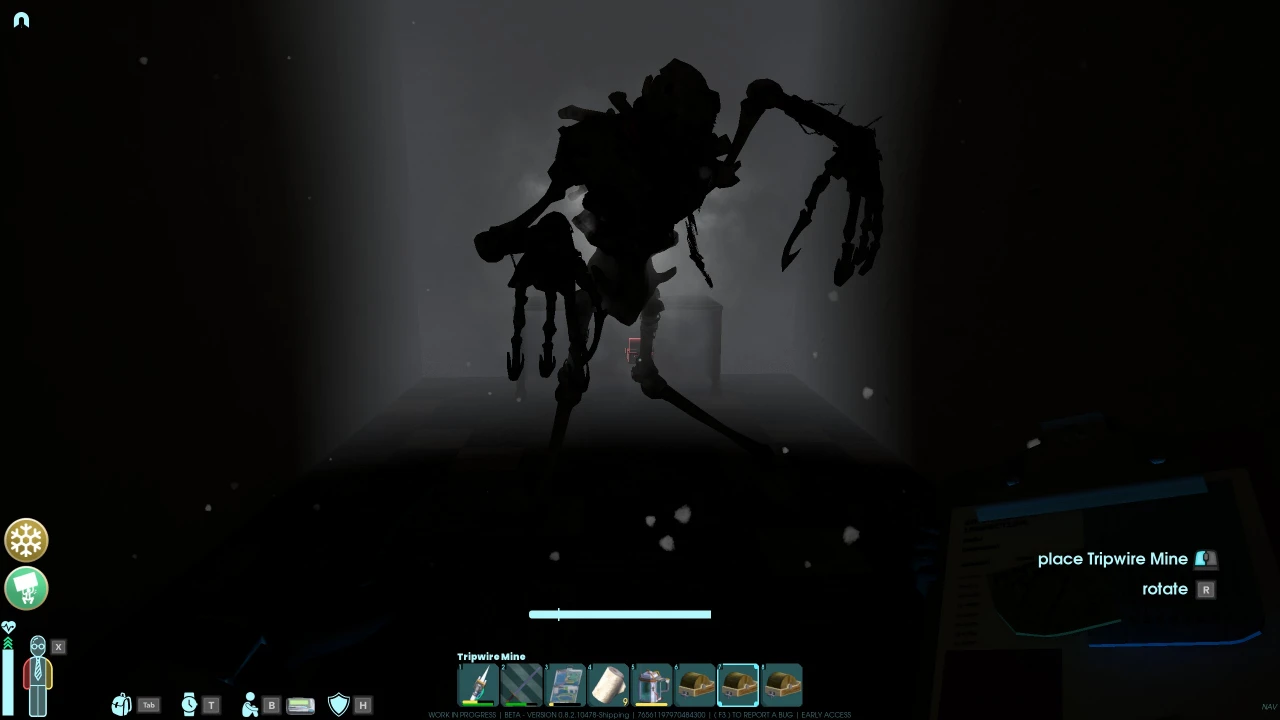Open the map item in hotbar slot 3
This screenshot has height=720, width=1280.
click(x=565, y=684)
